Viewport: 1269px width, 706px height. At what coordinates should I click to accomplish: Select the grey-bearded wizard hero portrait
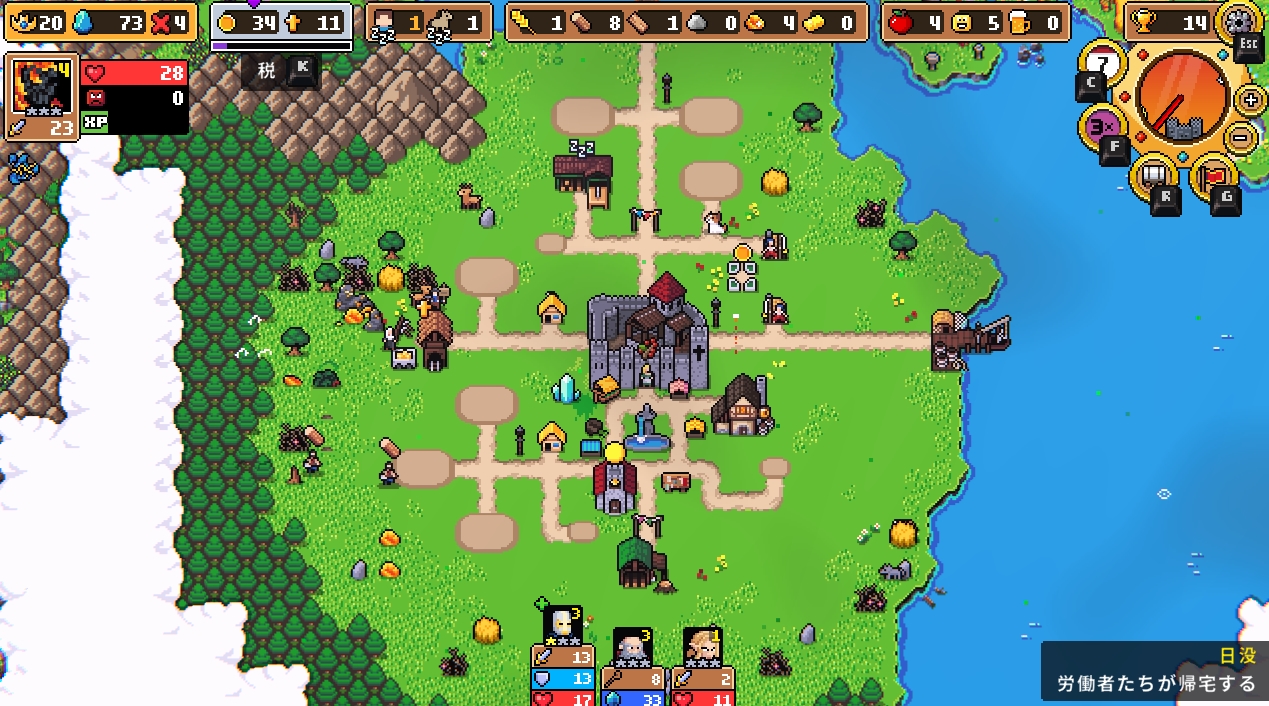click(x=633, y=648)
